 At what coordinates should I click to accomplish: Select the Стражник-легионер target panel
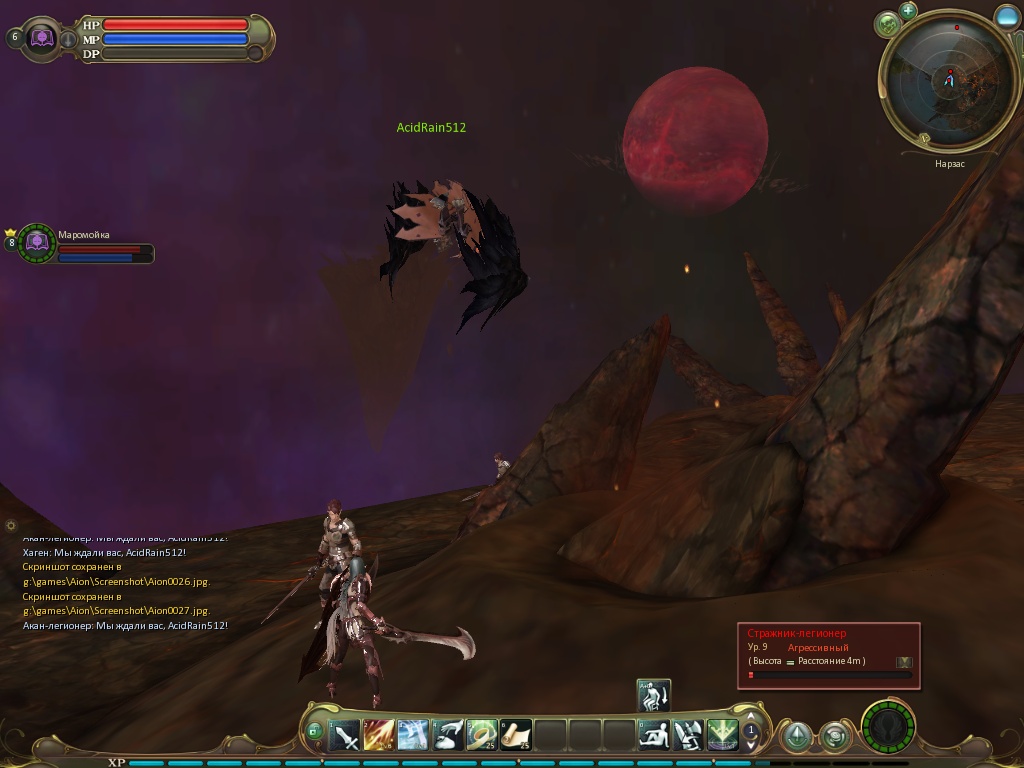[828, 655]
